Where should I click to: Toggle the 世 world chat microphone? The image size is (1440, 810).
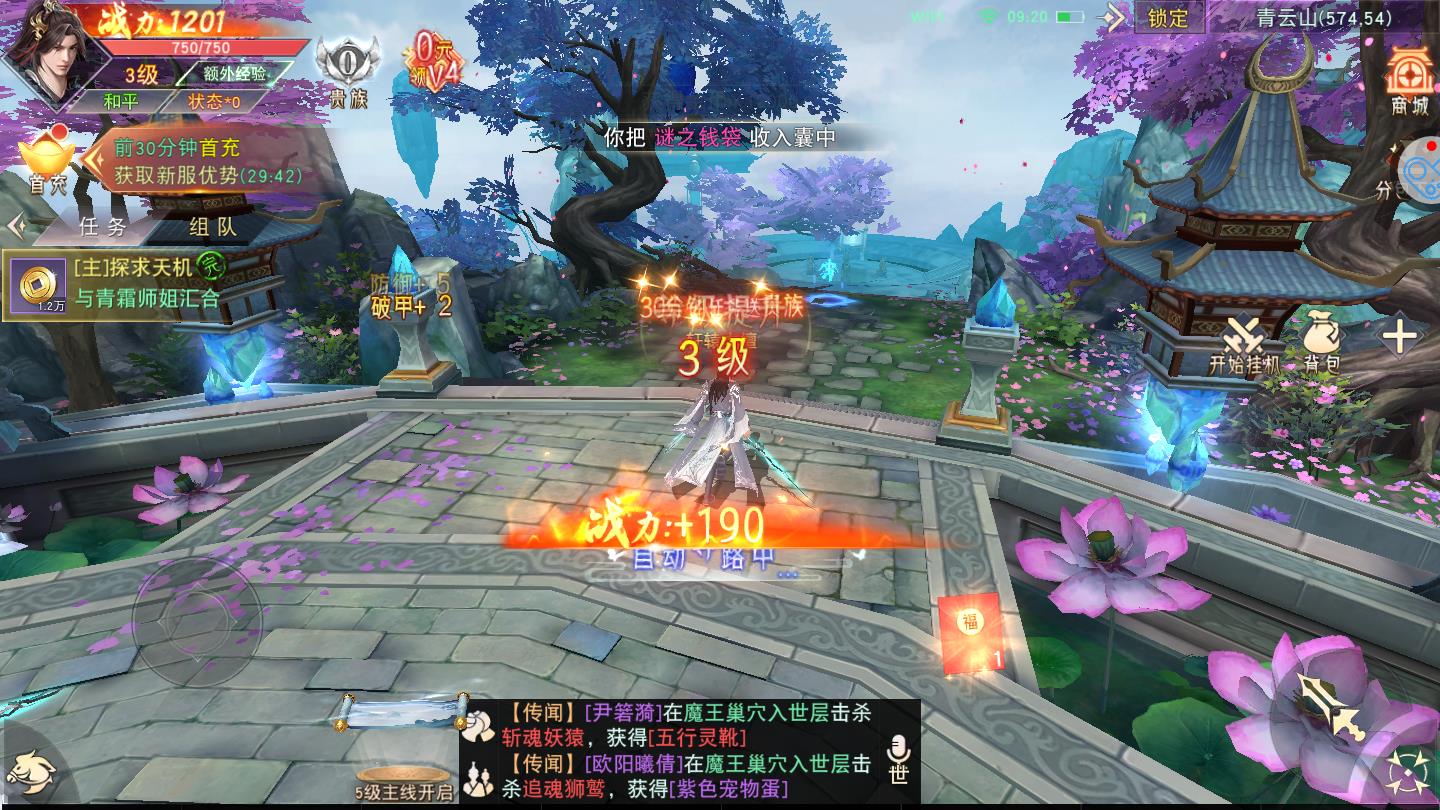coord(898,760)
